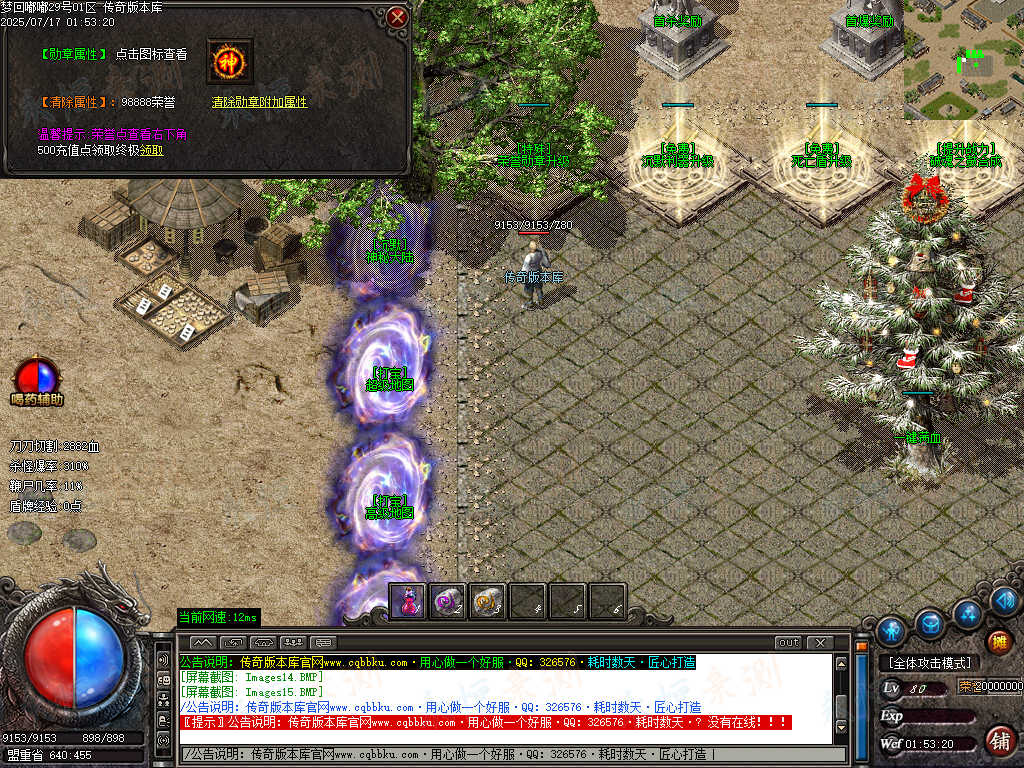
Task: Open the shop with the red 铺 button
Action: coord(998,741)
